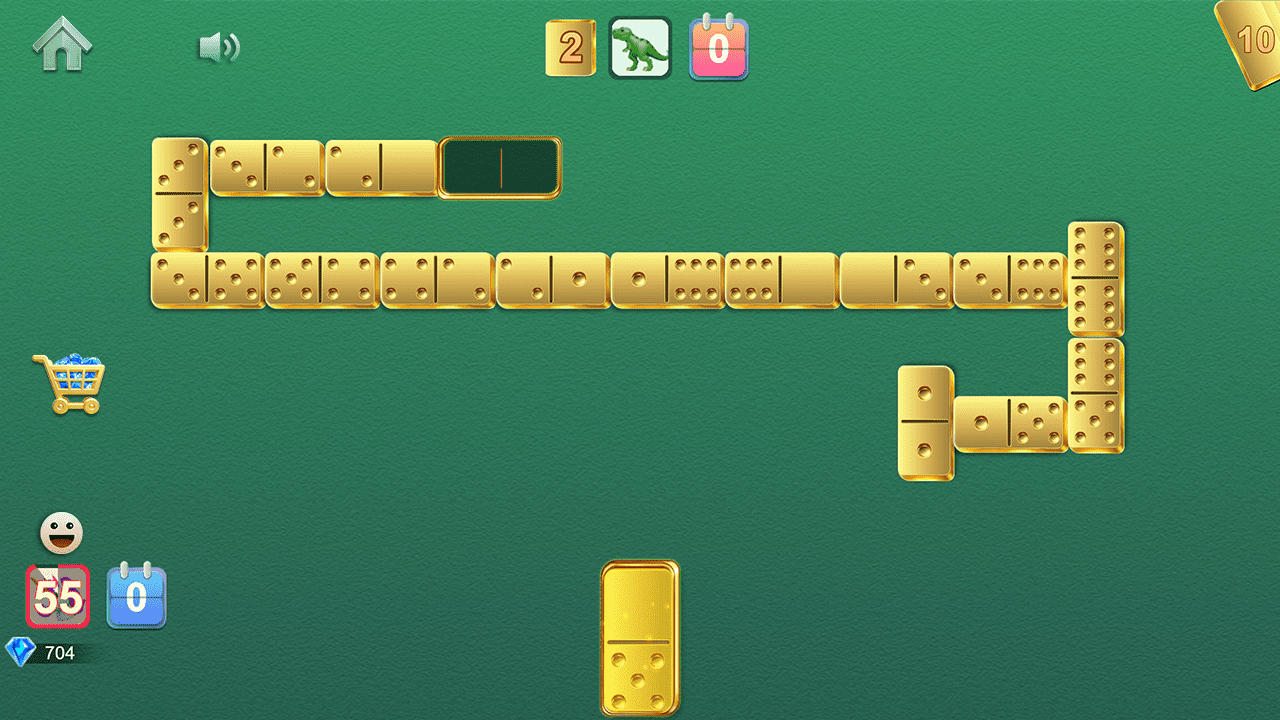Click the five-four domino in the lower branch
This screenshot has width=1280, height=720.
[1010, 425]
